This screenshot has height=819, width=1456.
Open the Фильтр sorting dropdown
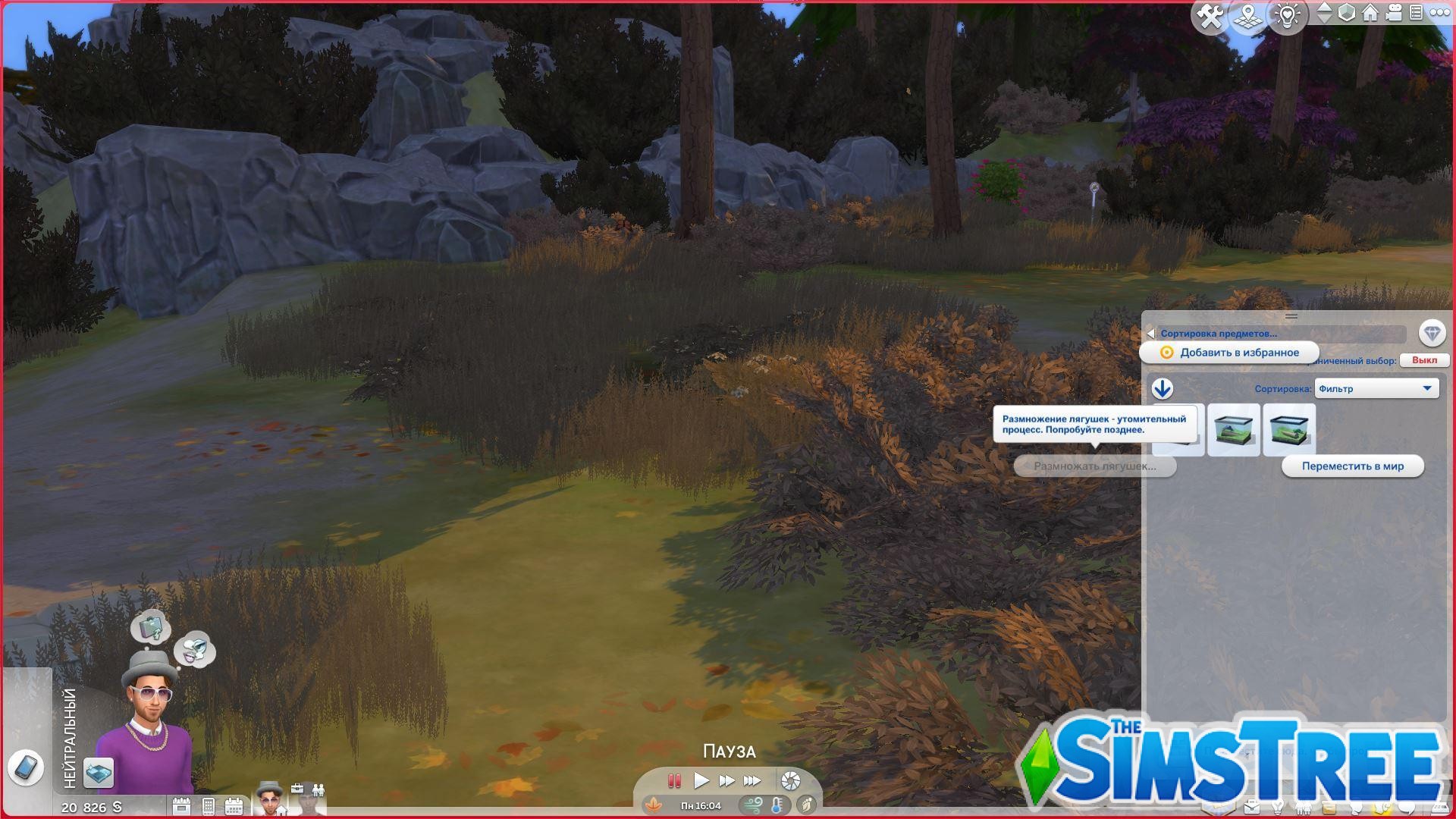coord(1376,388)
